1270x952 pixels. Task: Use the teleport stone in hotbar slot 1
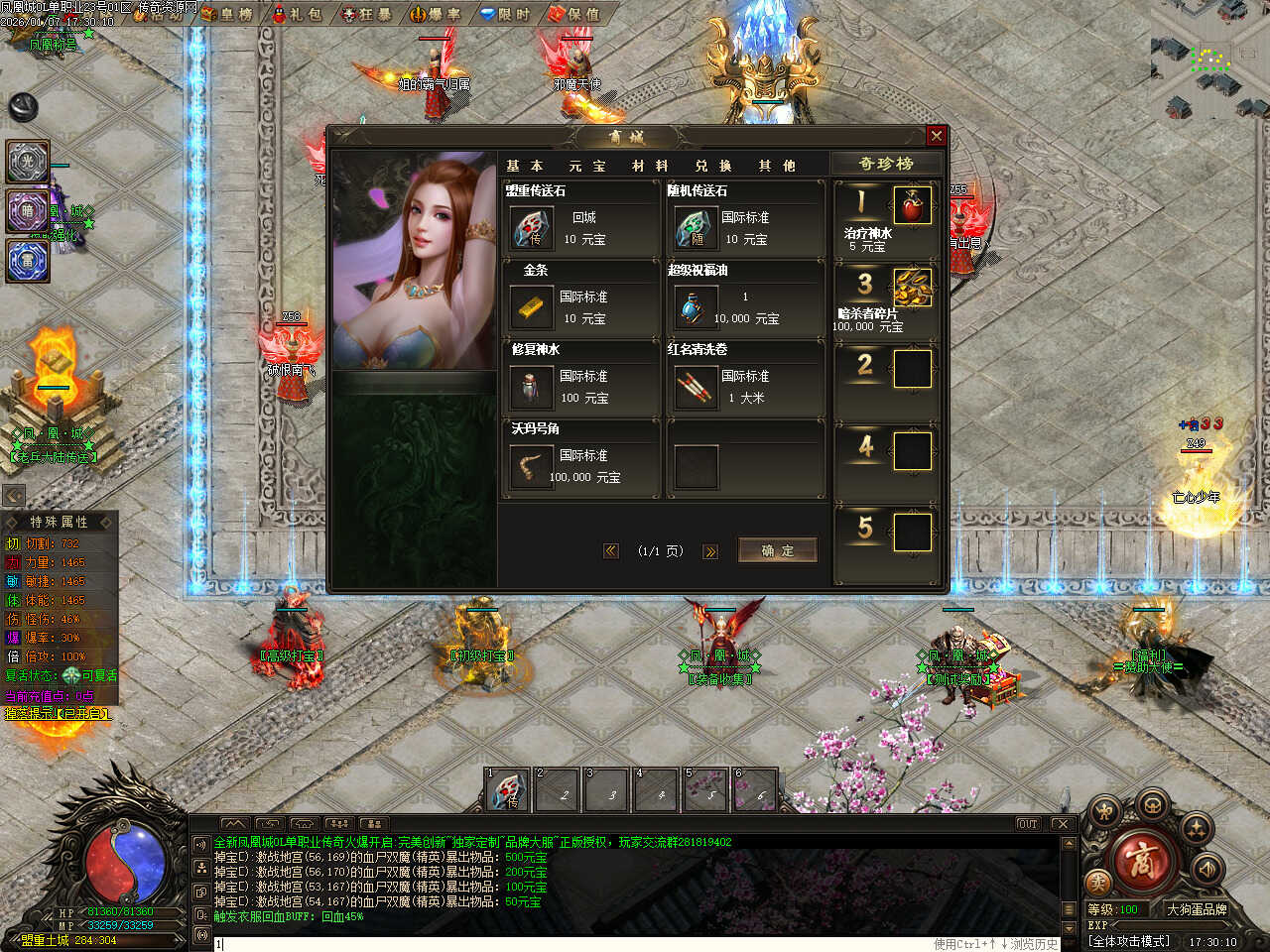[x=507, y=791]
